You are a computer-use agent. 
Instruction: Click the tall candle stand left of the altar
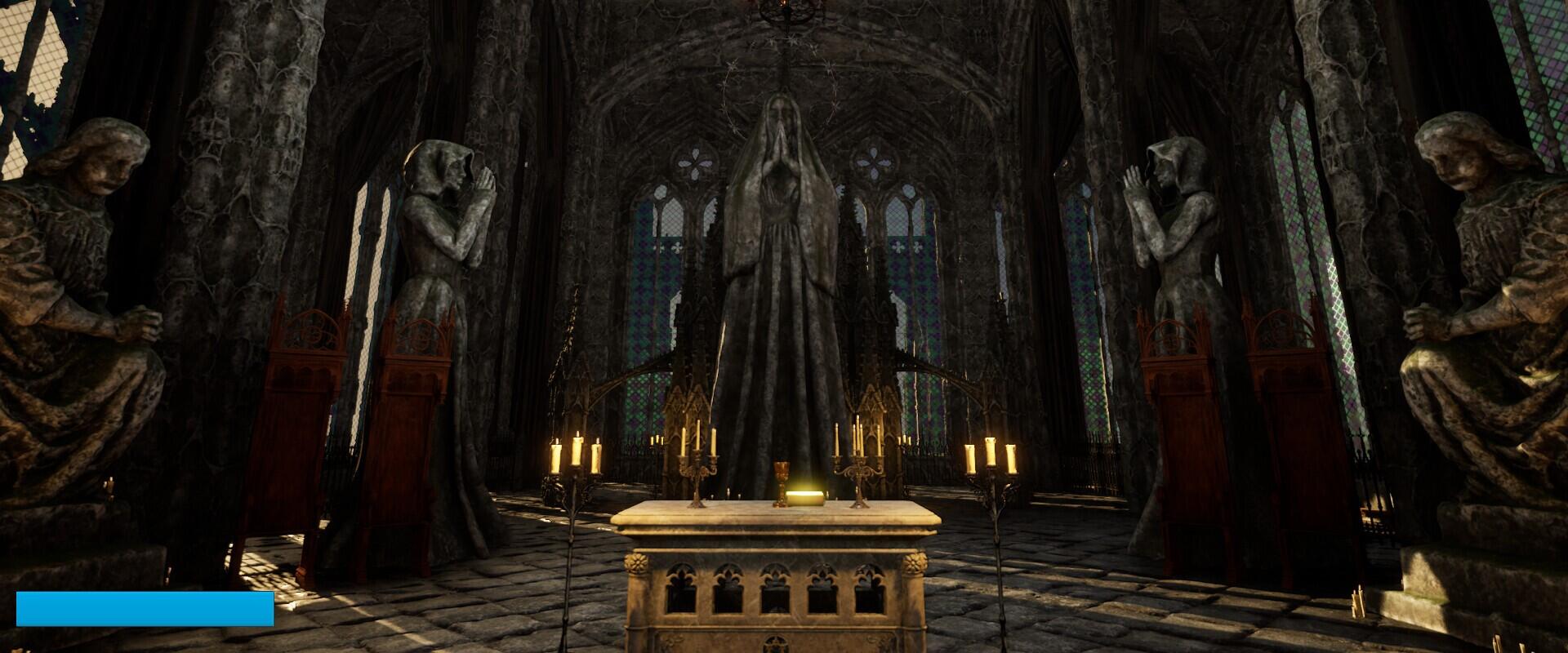coord(572,490)
